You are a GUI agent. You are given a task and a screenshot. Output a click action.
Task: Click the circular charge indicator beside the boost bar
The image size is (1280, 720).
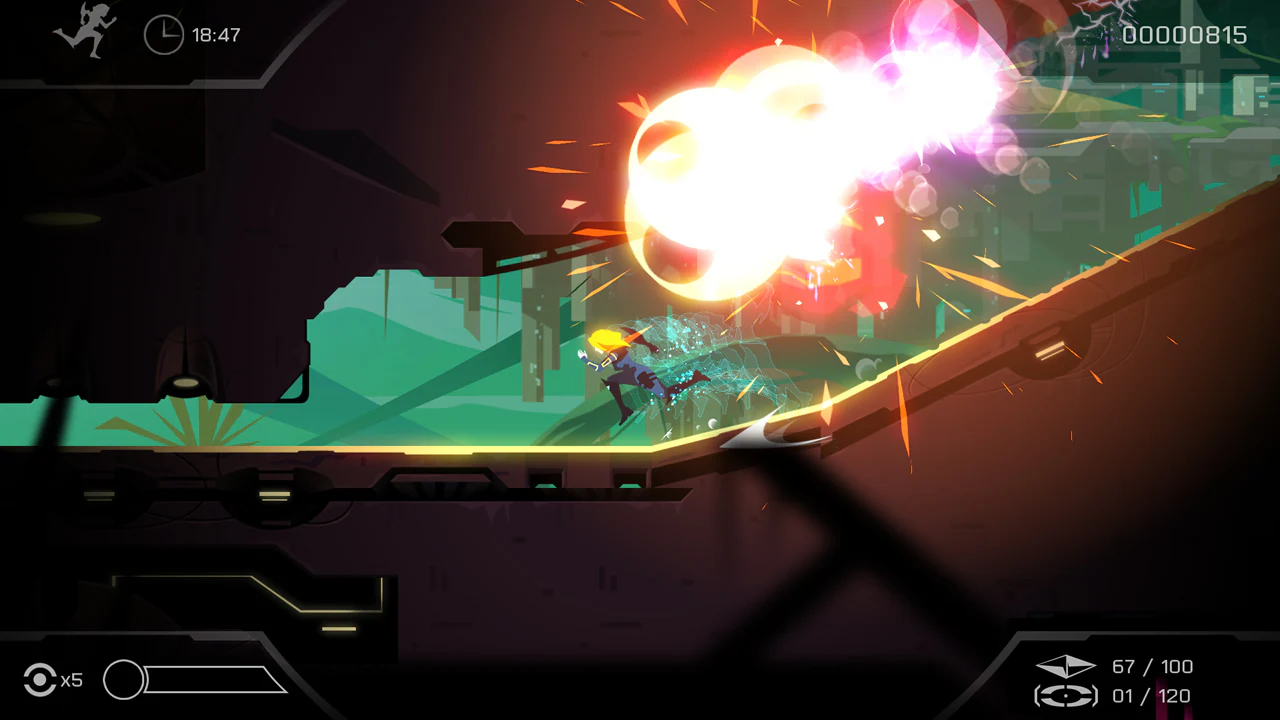coord(126,681)
